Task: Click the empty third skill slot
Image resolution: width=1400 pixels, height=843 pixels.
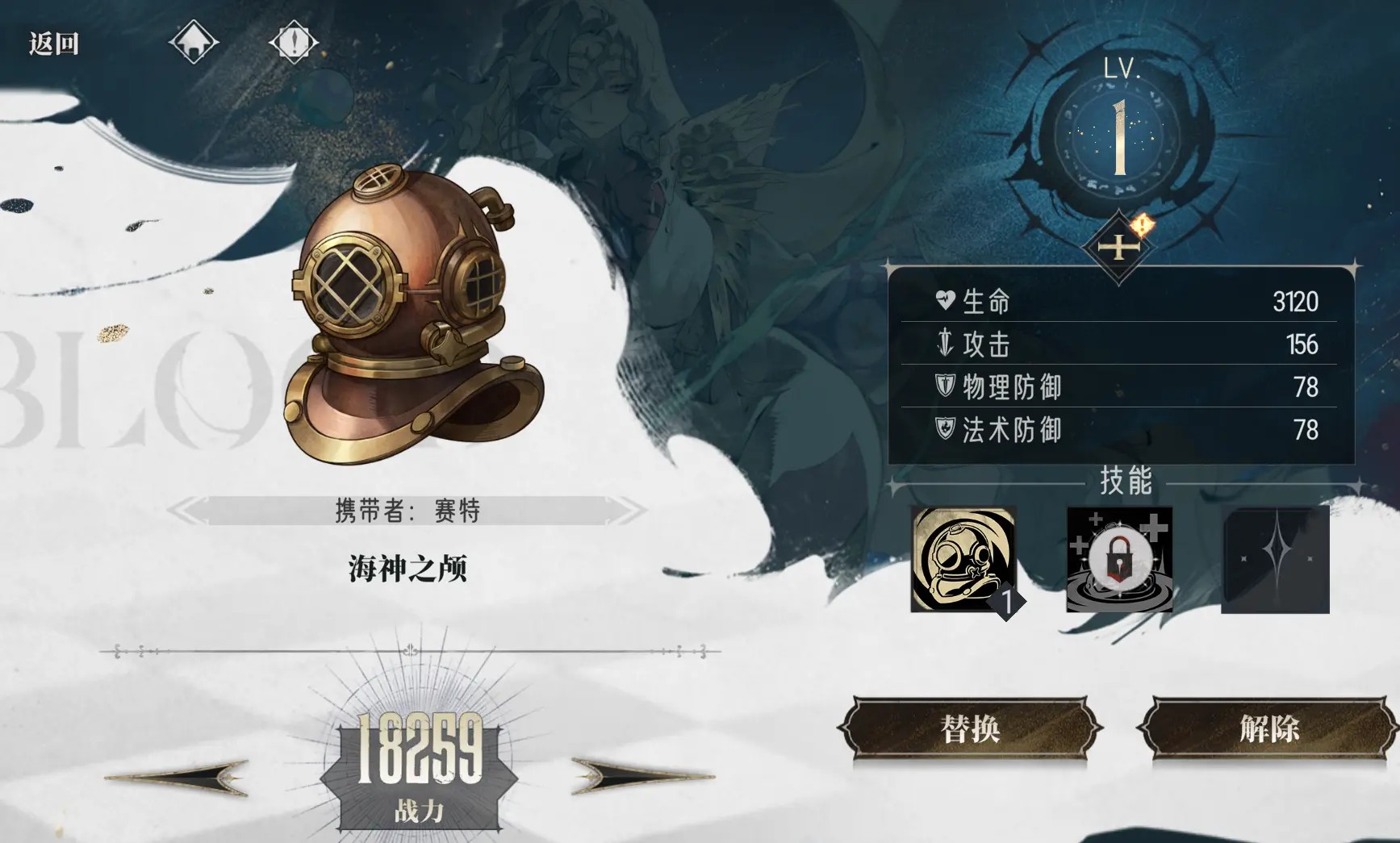Action: tap(1275, 557)
